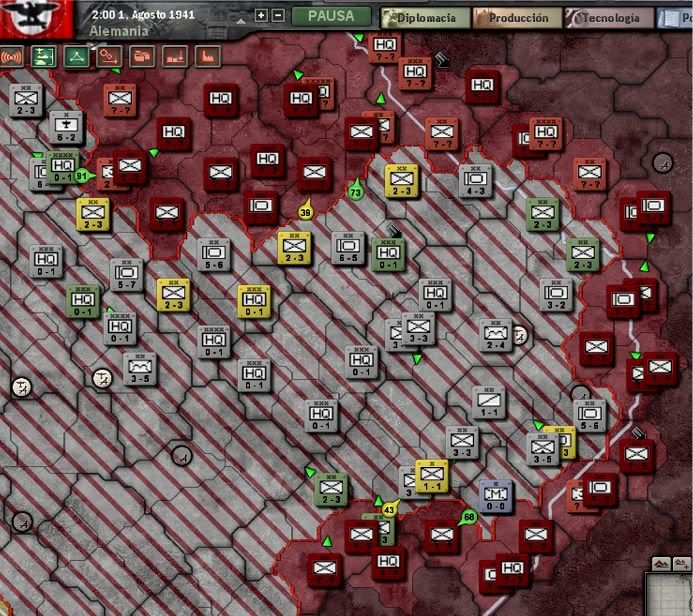Image resolution: width=693 pixels, height=616 pixels.
Task: Switch to the Producción tab
Action: click(x=512, y=18)
